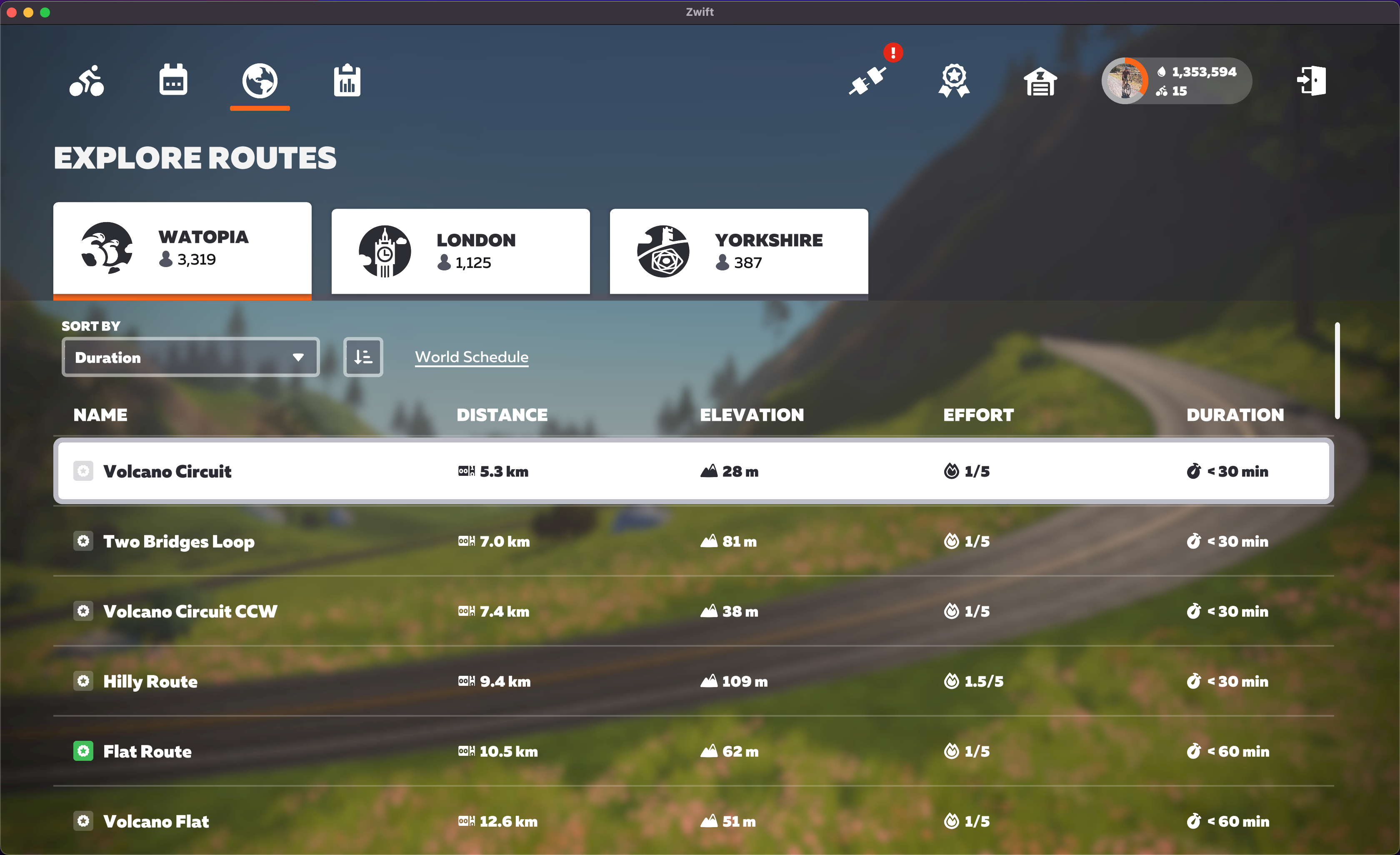Open the pairing devices plug icon
1400x855 pixels.
pos(867,81)
